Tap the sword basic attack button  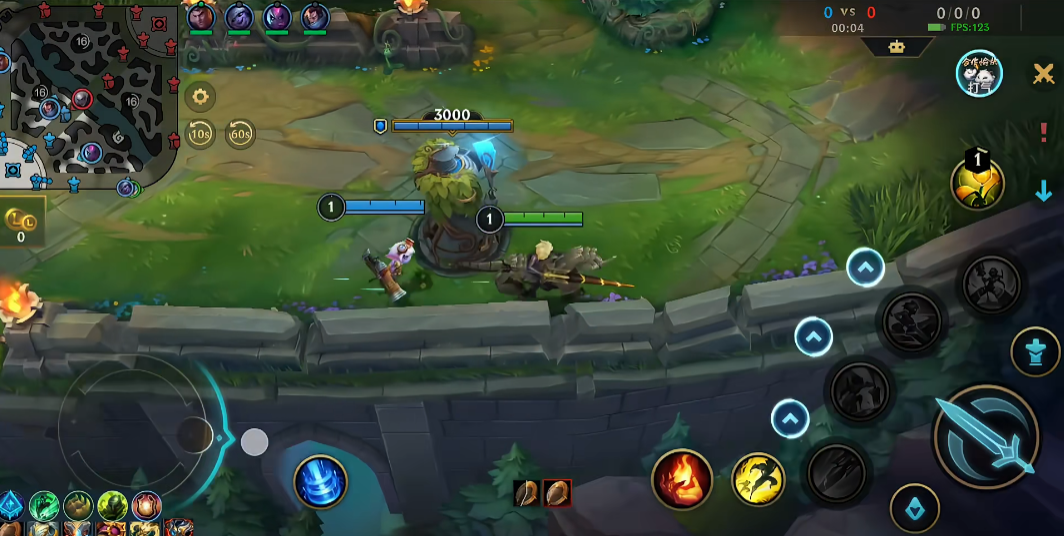986,435
